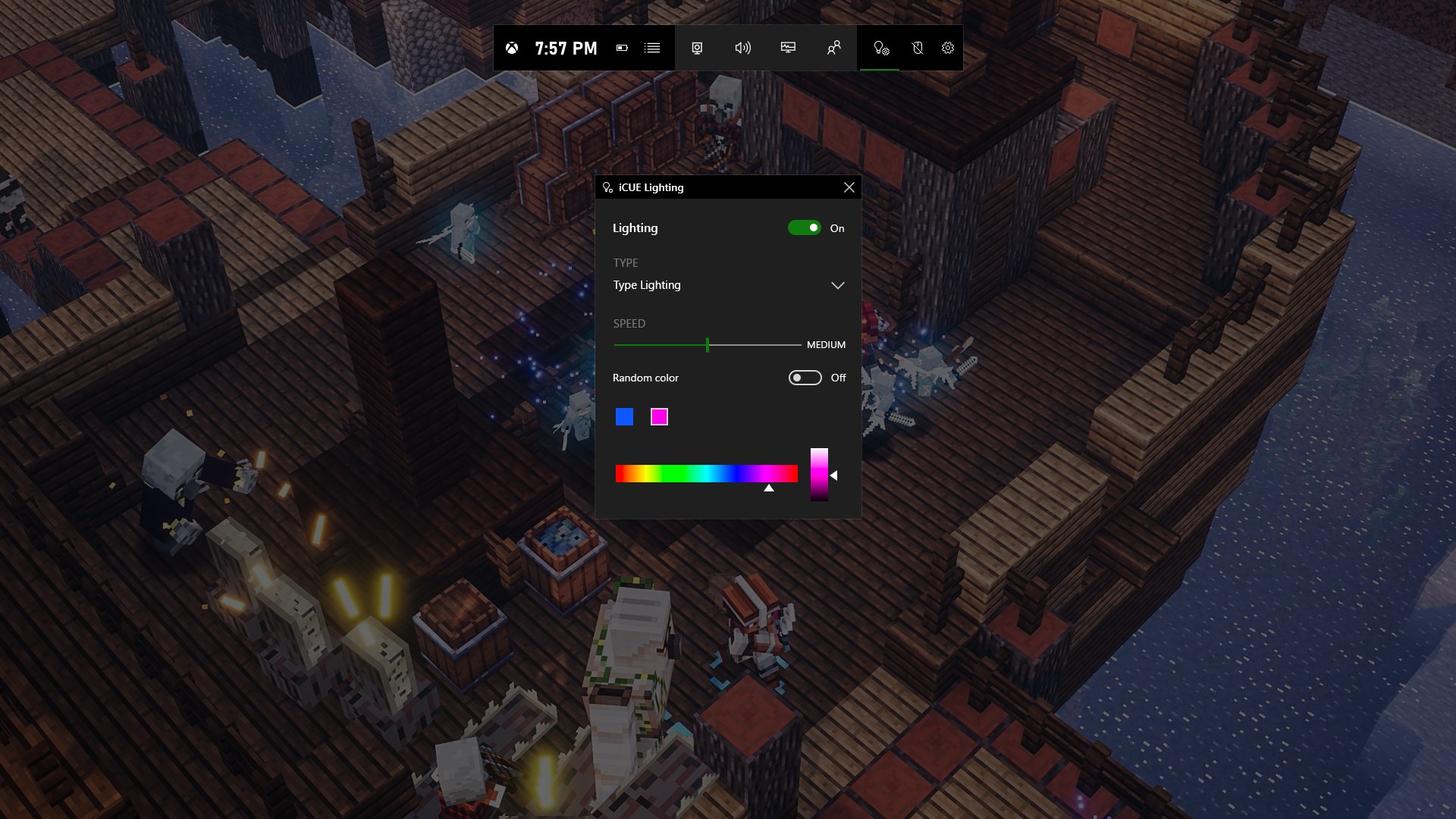The image size is (1456, 819).
Task: Click the Xbox logo button
Action: (x=513, y=48)
